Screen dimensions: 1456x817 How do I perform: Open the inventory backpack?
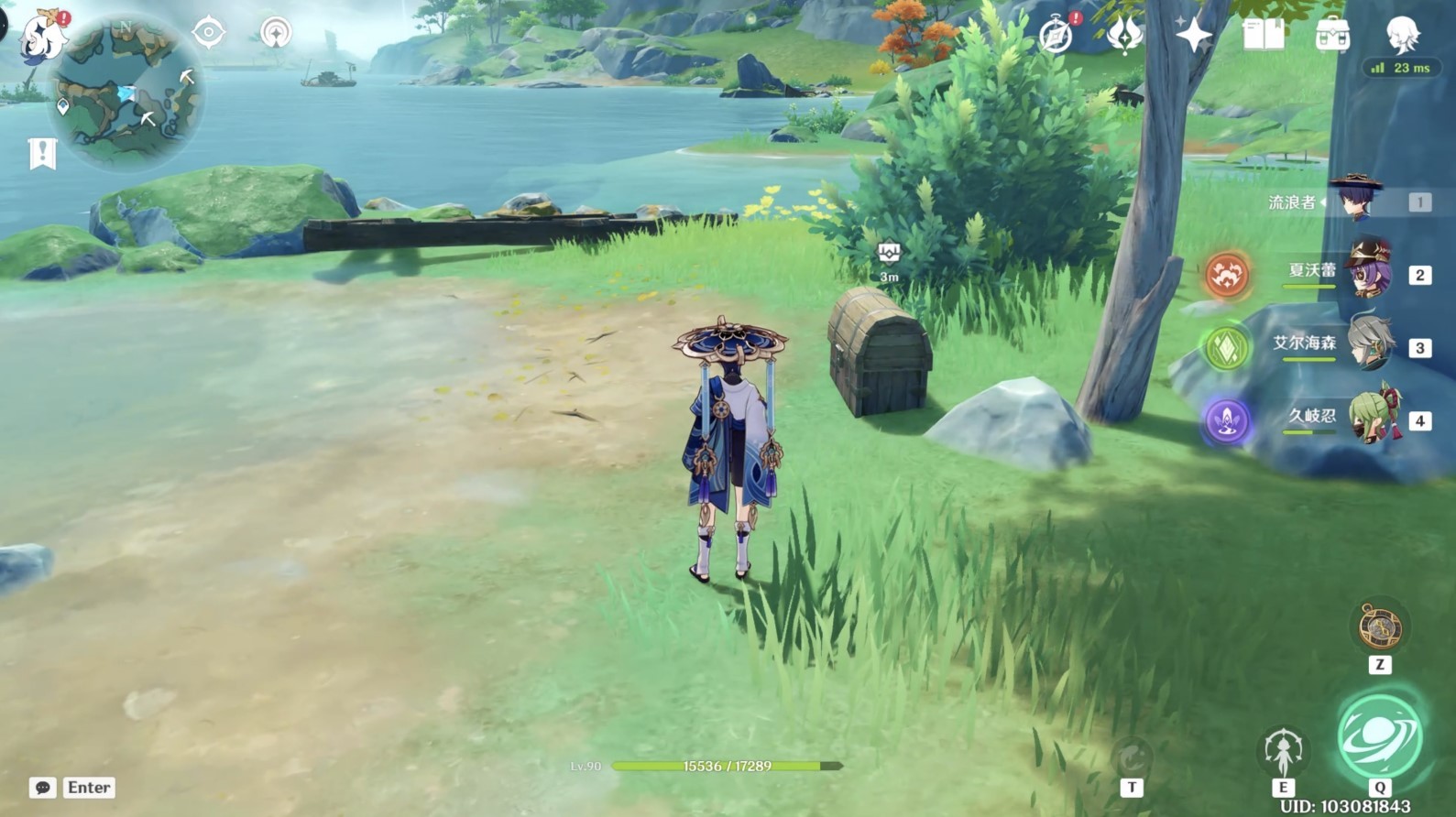pos(1332,35)
